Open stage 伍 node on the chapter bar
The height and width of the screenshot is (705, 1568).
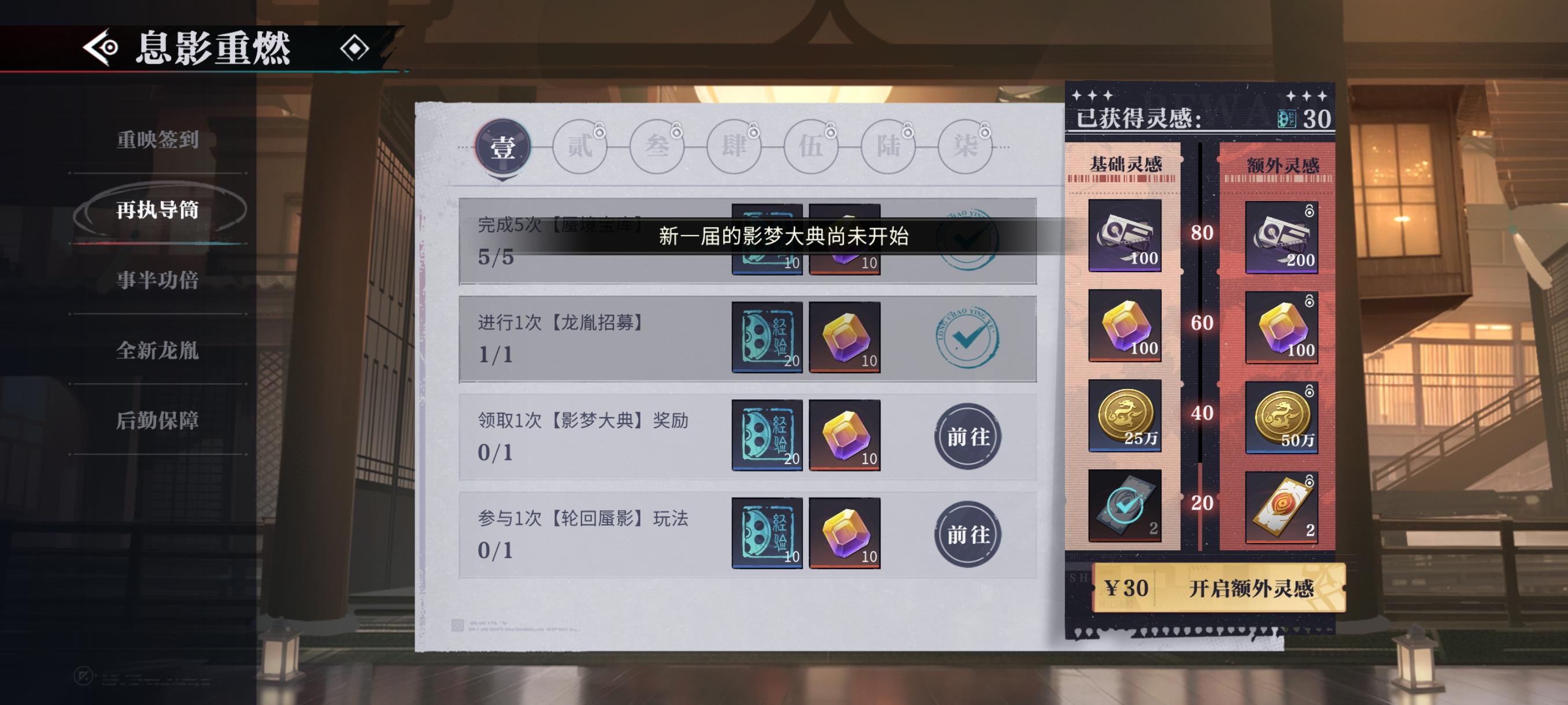(x=811, y=146)
